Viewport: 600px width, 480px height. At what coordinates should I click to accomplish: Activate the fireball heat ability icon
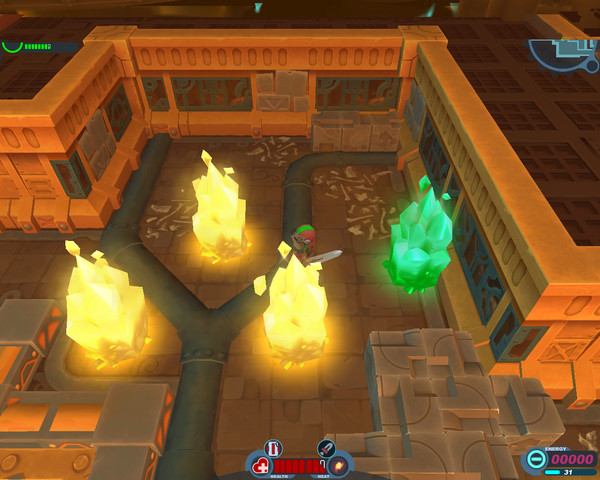pos(340,466)
